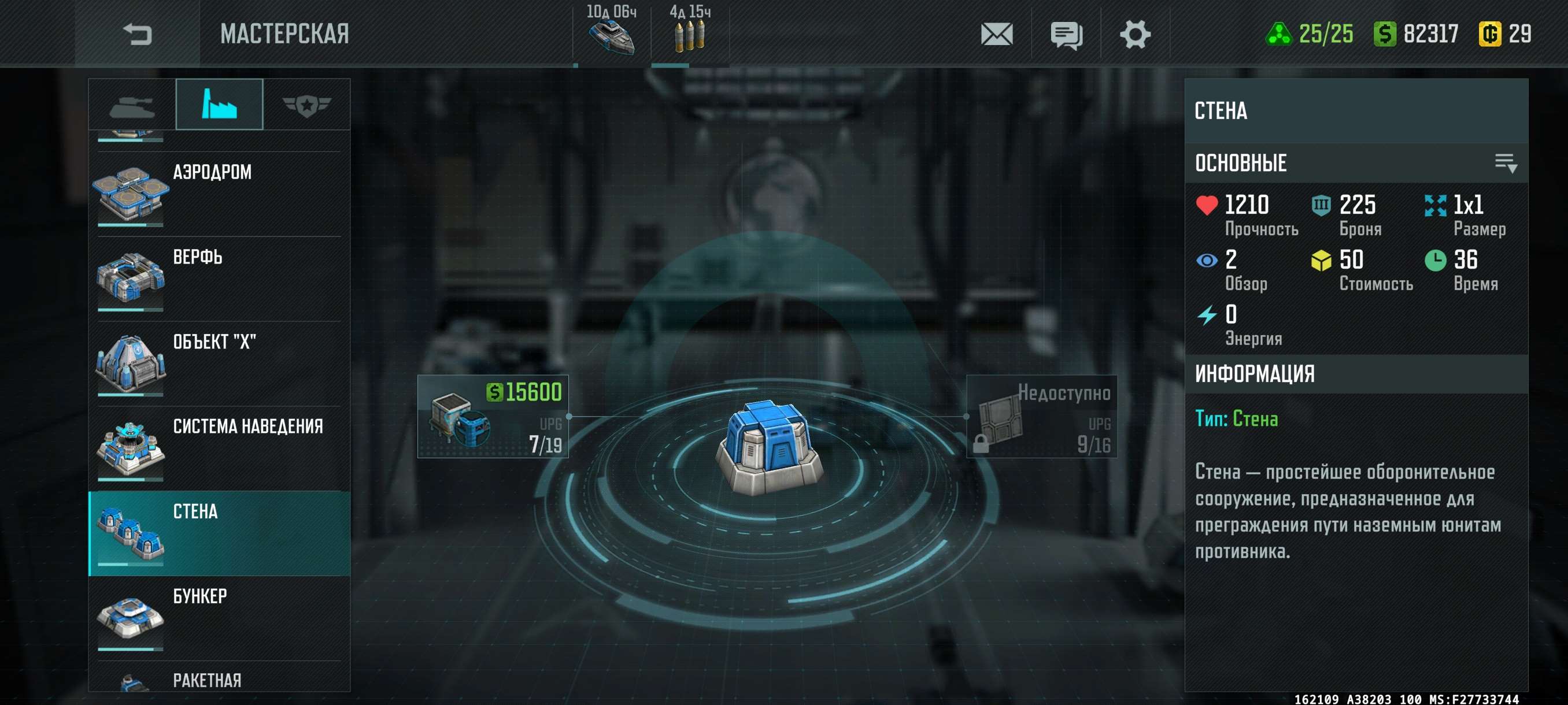
Task: Select Система наведения building entry
Action: point(219,448)
